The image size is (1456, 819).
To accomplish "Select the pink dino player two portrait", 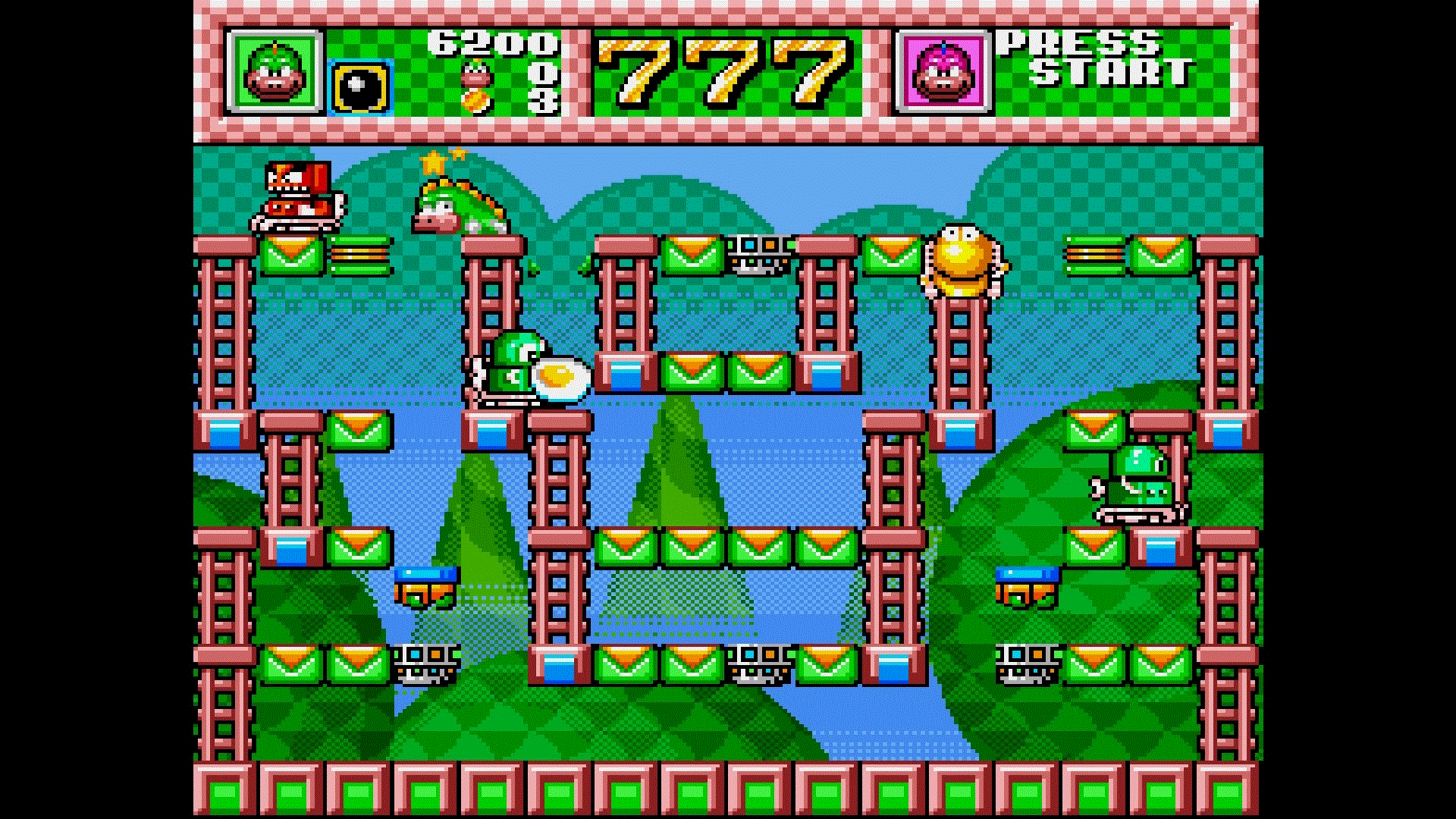I will pyautogui.click(x=944, y=72).
